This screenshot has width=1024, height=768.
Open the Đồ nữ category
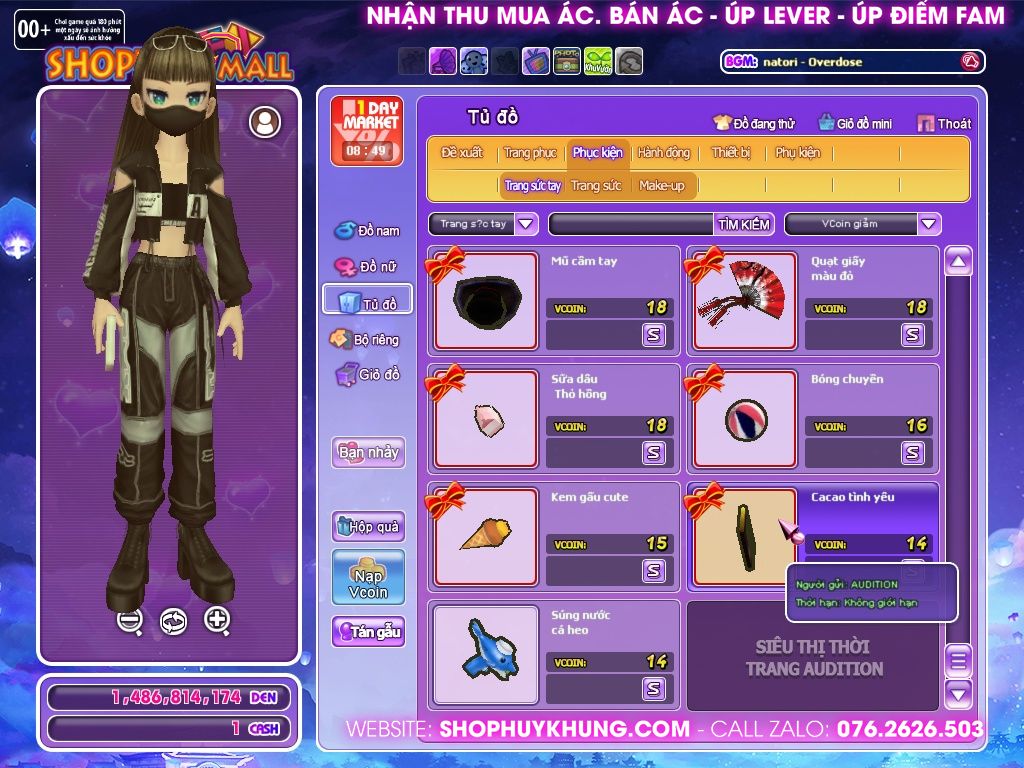pos(367,267)
